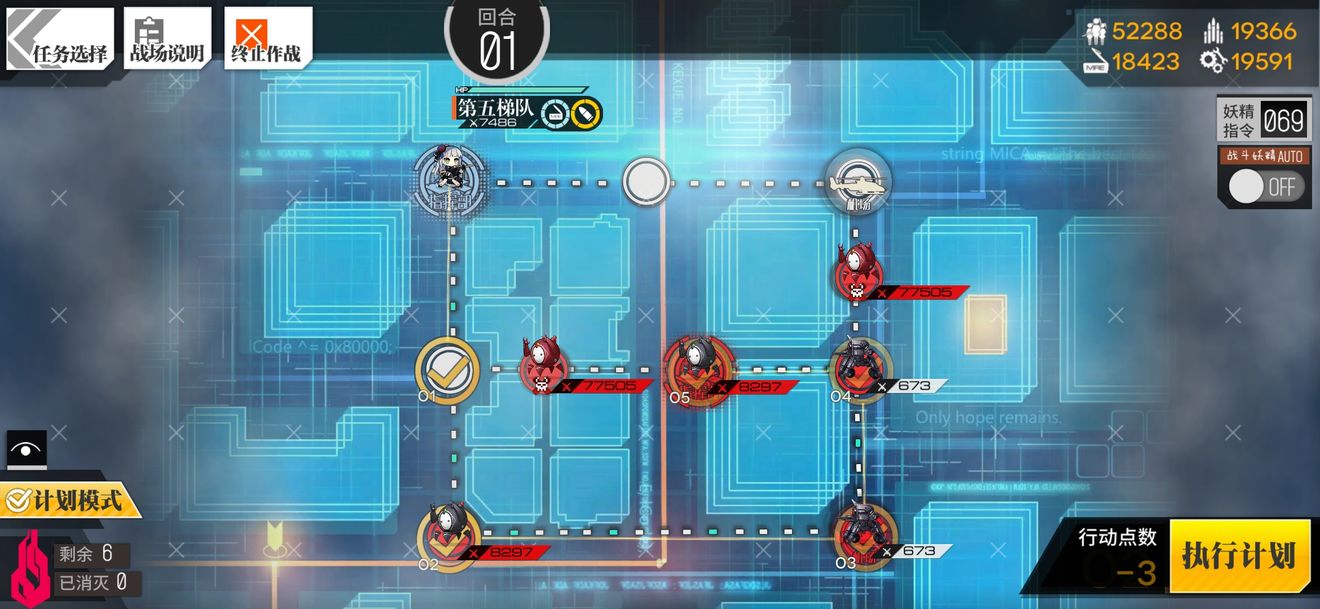Pick node 02 with the enemy unit
This screenshot has height=609, width=1320.
click(x=448, y=534)
